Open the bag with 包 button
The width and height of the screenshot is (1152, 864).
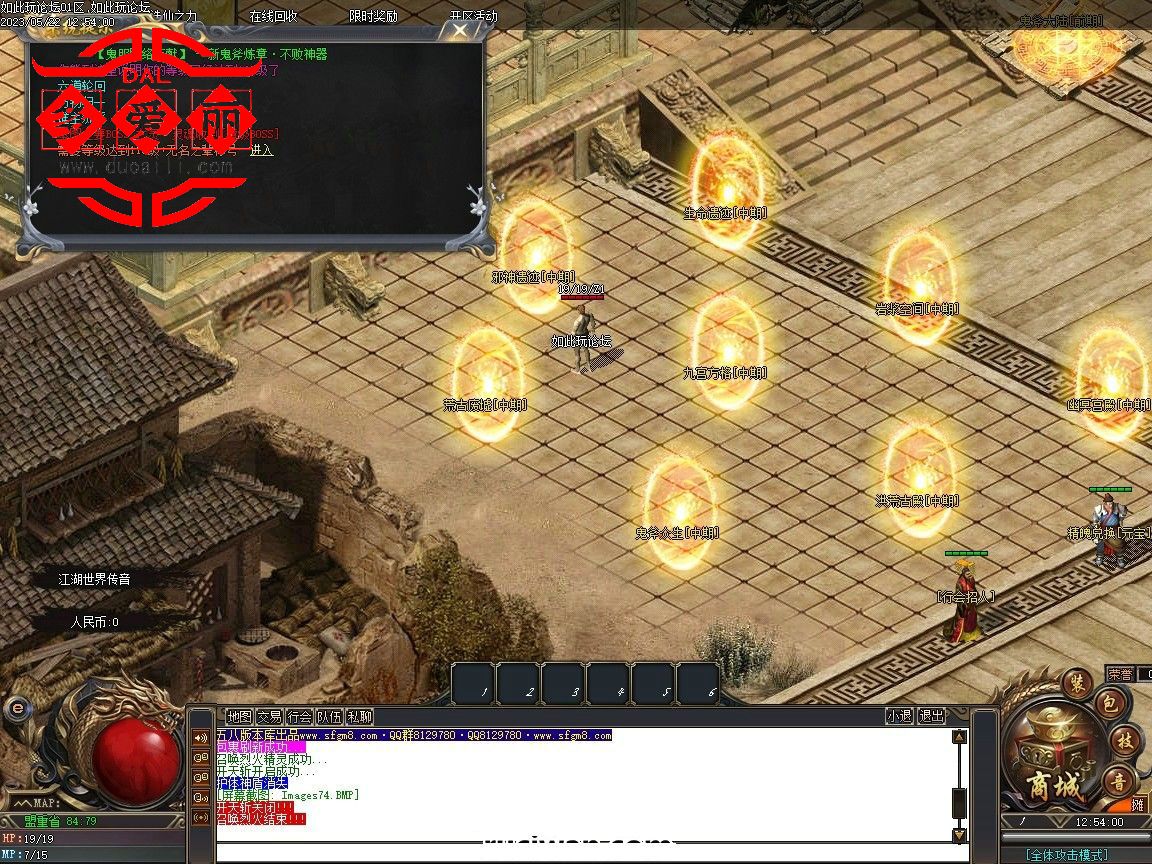(1108, 704)
